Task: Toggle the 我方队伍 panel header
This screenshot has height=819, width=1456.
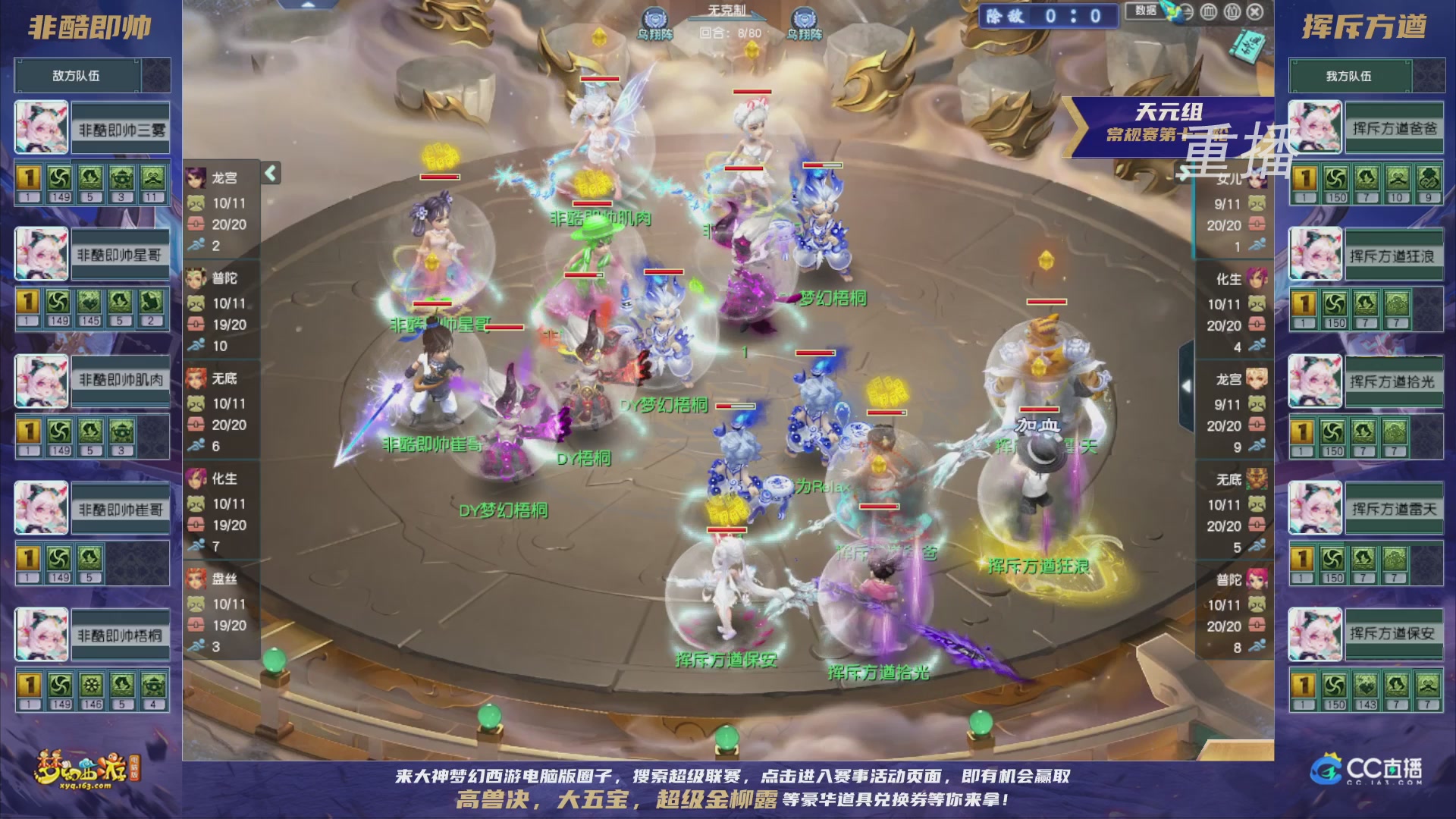Action: (x=1366, y=75)
